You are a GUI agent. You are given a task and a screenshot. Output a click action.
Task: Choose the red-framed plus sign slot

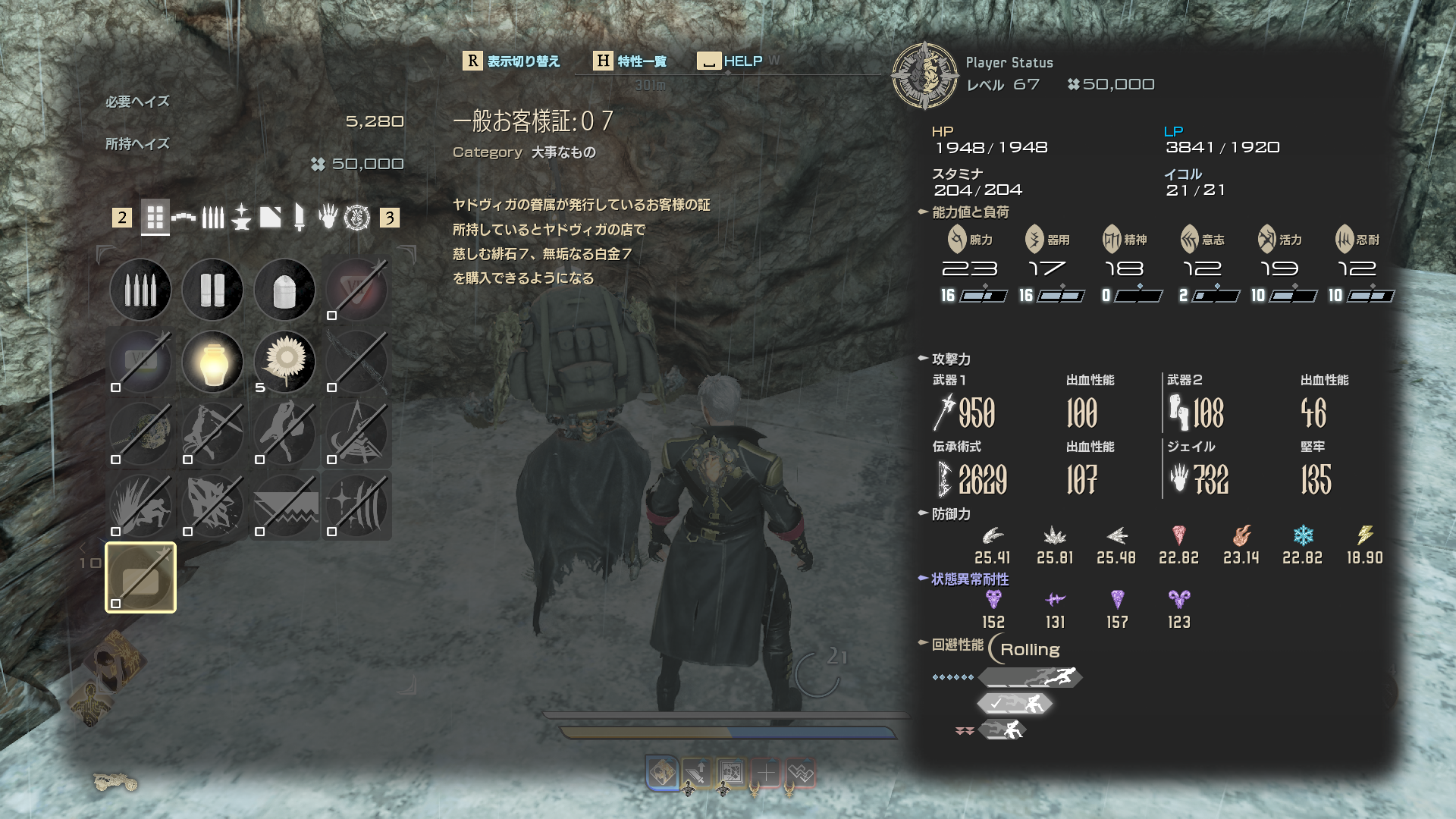point(766,773)
